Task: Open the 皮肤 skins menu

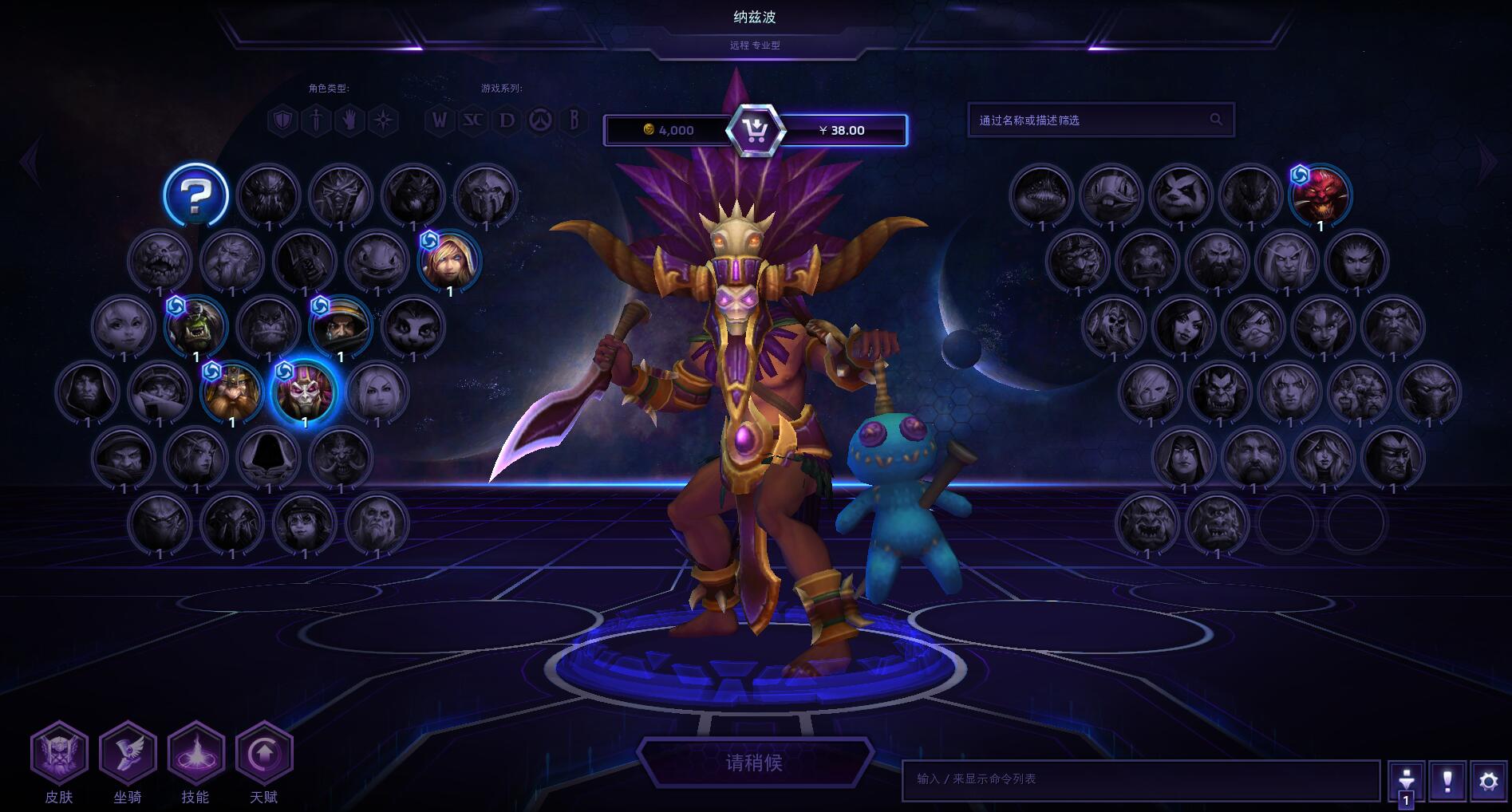Action: point(59,755)
